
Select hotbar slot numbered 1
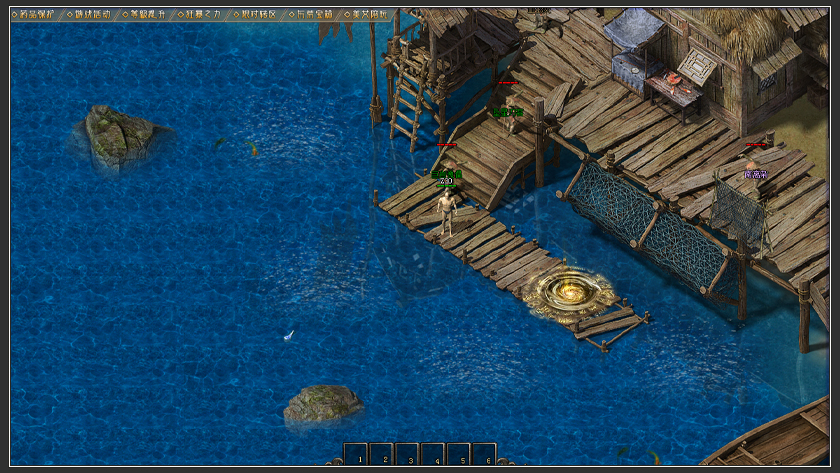357,455
